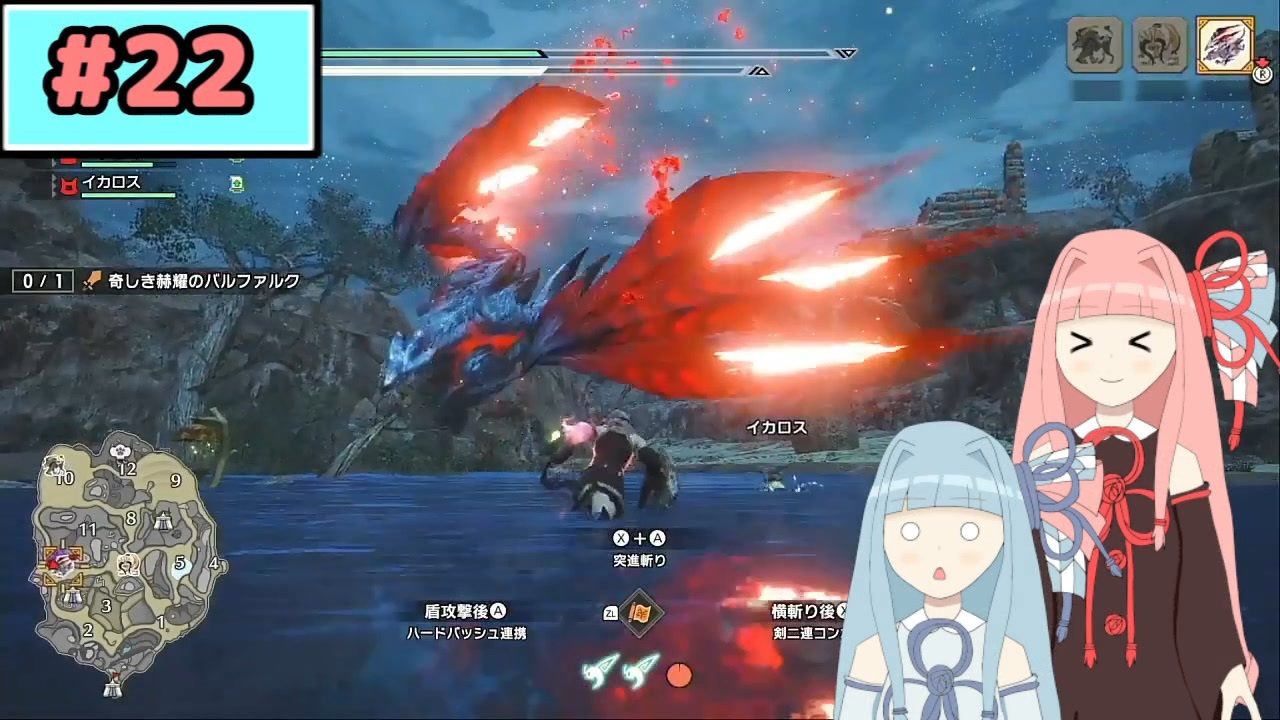Click area 5 on the minimap

click(180, 560)
